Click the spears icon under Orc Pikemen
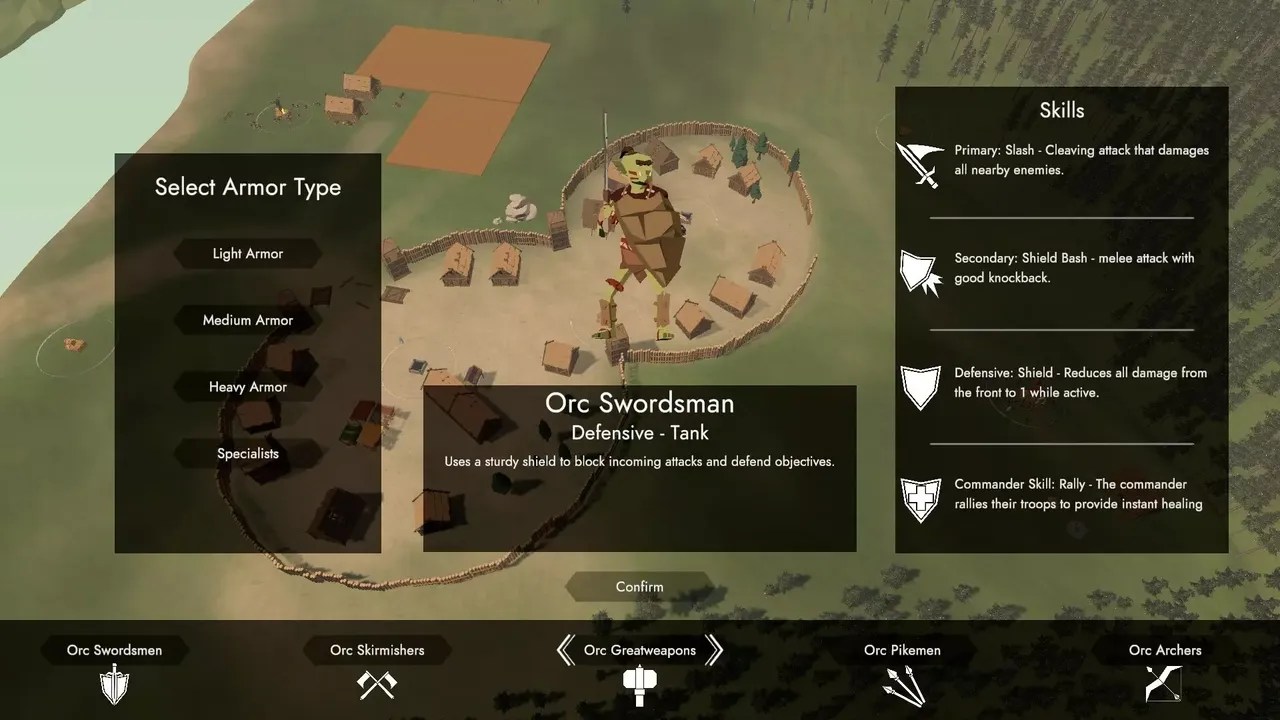The height and width of the screenshot is (720, 1280). click(903, 685)
